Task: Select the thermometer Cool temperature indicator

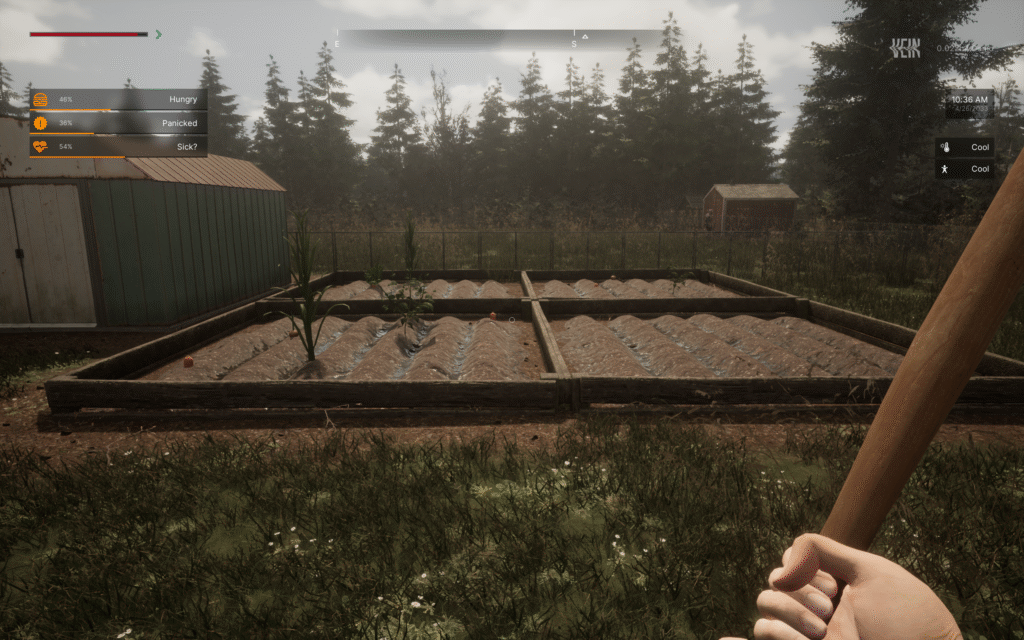Action: [964, 147]
